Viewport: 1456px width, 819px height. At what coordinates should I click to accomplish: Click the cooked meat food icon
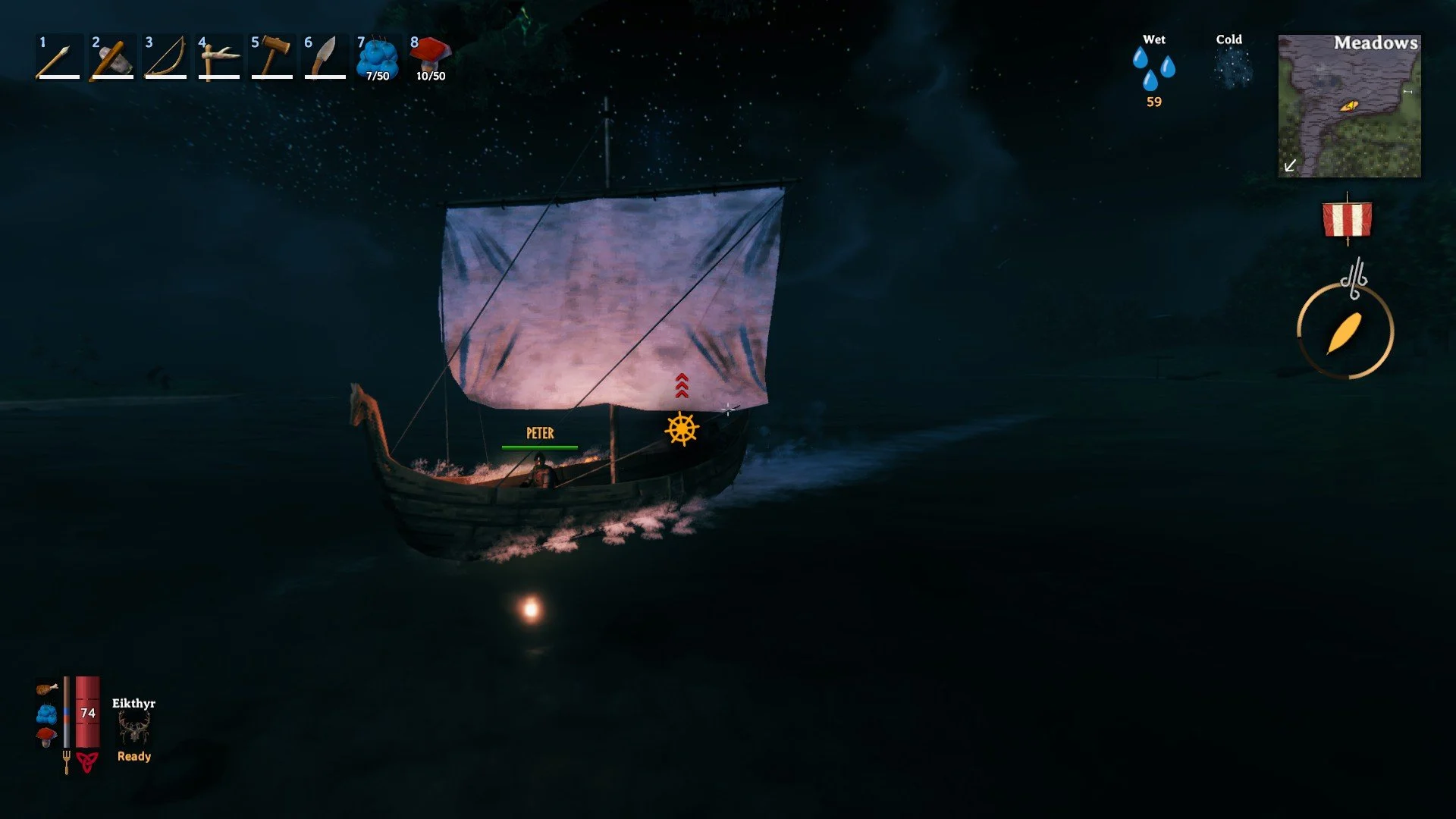pos(46,689)
